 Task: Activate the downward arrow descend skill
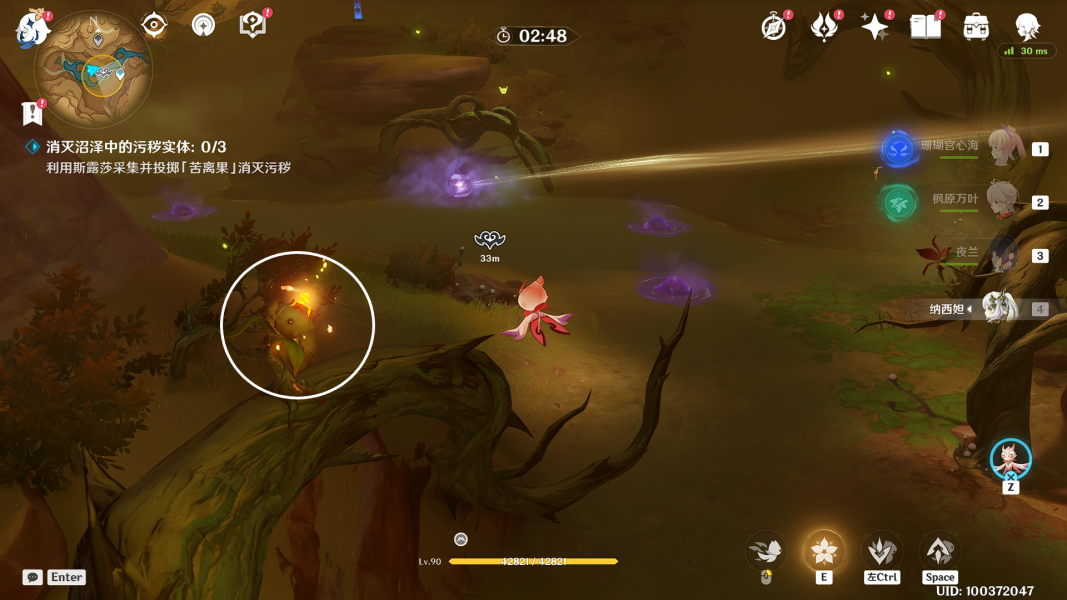point(881,551)
